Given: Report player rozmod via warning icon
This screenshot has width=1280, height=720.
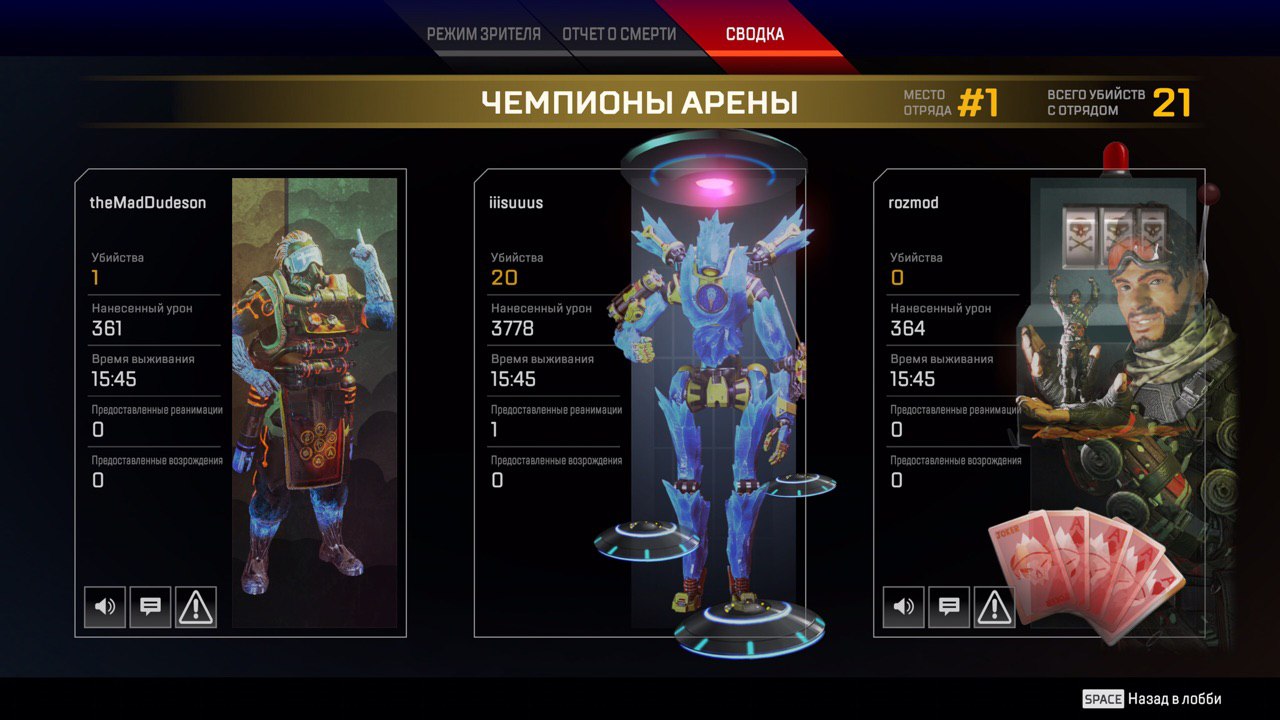Looking at the screenshot, I should (994, 606).
